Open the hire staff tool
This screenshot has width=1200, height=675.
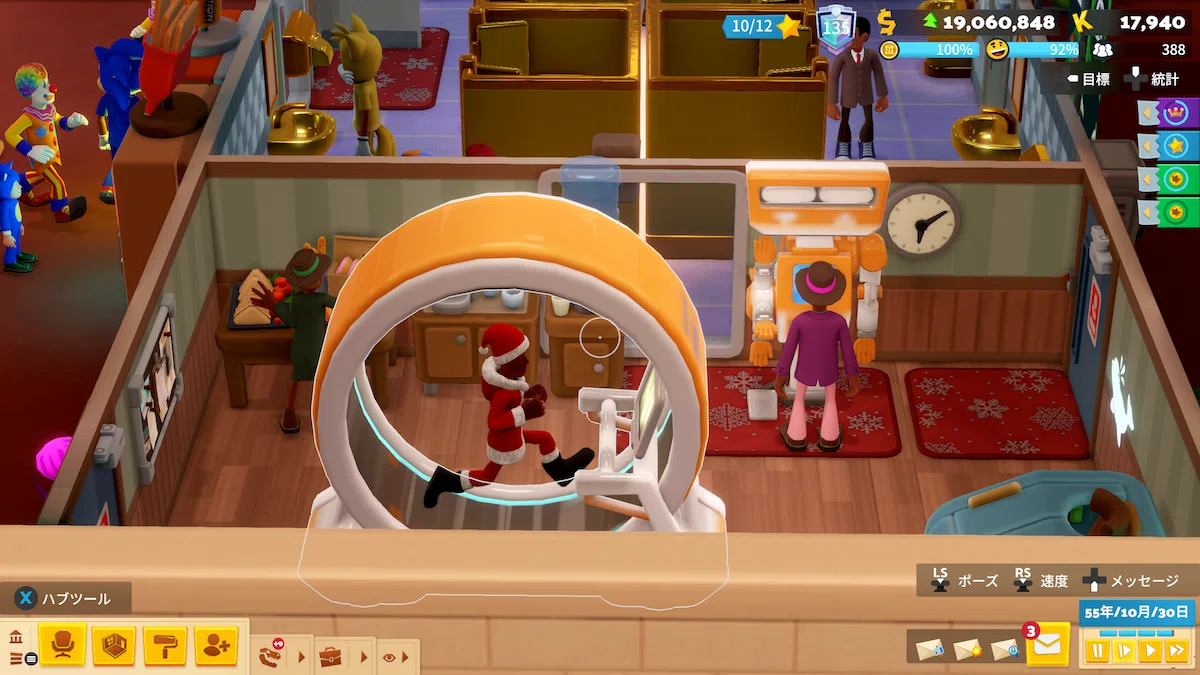216,645
